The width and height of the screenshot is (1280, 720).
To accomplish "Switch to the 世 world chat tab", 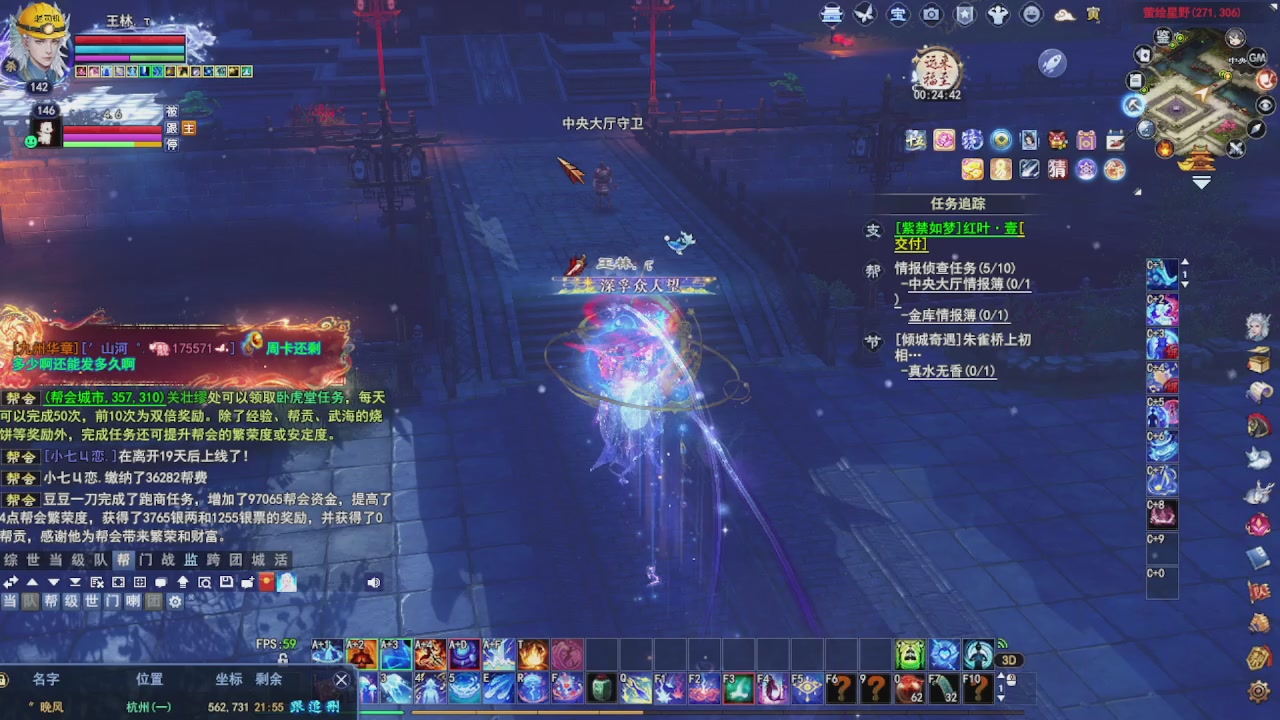I will coord(31,560).
